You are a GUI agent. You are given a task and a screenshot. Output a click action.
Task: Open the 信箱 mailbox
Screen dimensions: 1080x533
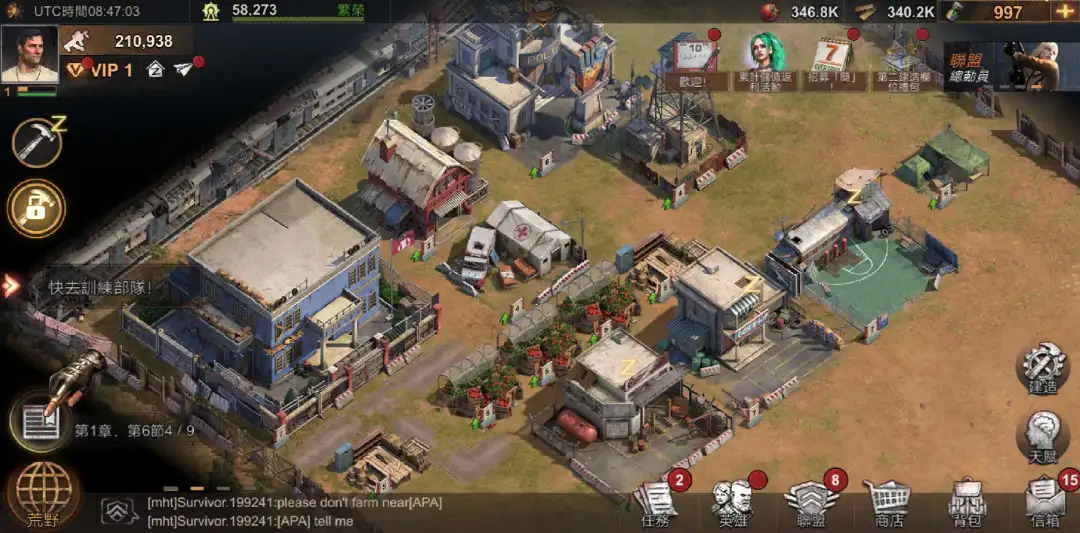[1045, 502]
